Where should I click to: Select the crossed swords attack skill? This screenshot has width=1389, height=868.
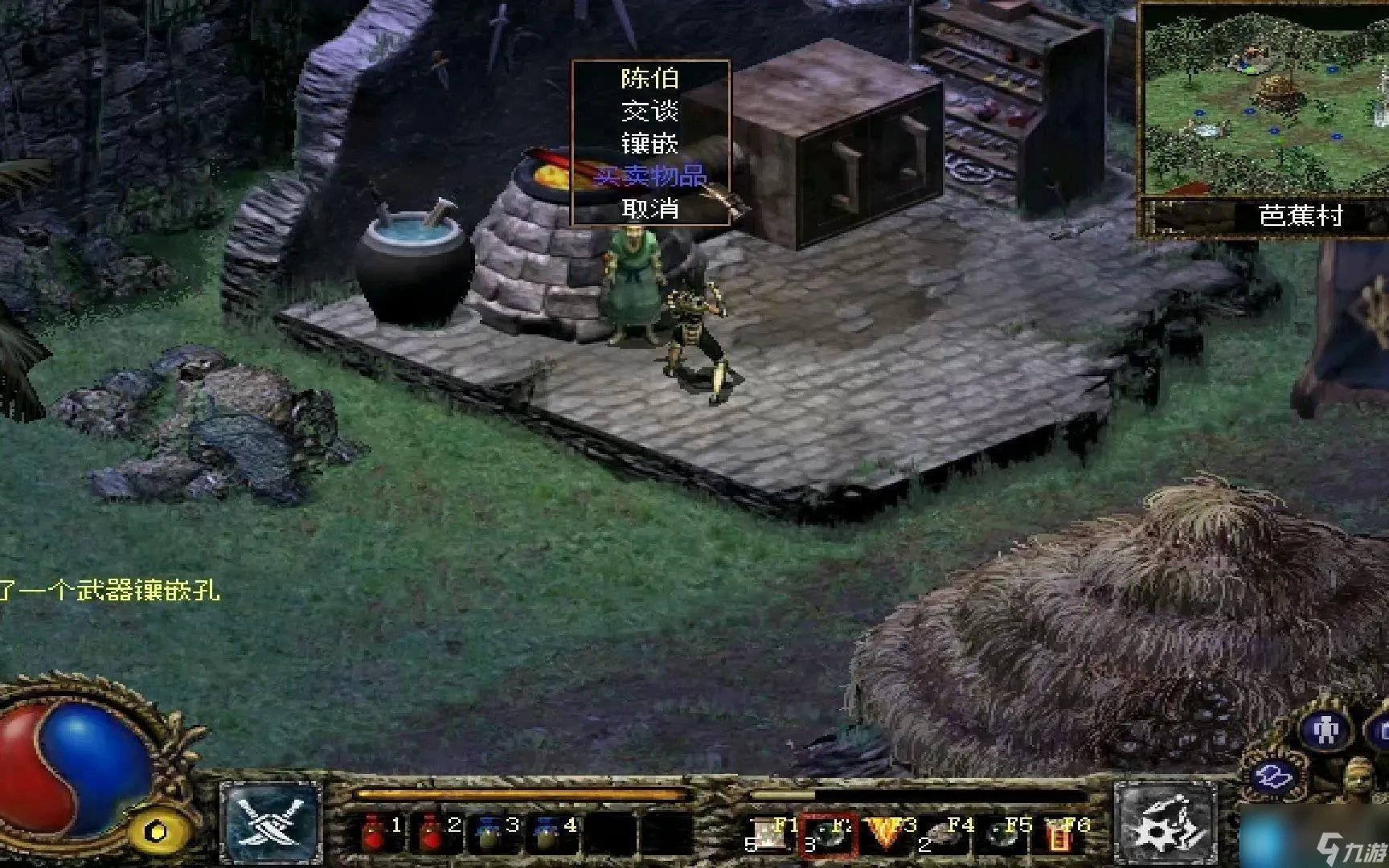[271, 824]
